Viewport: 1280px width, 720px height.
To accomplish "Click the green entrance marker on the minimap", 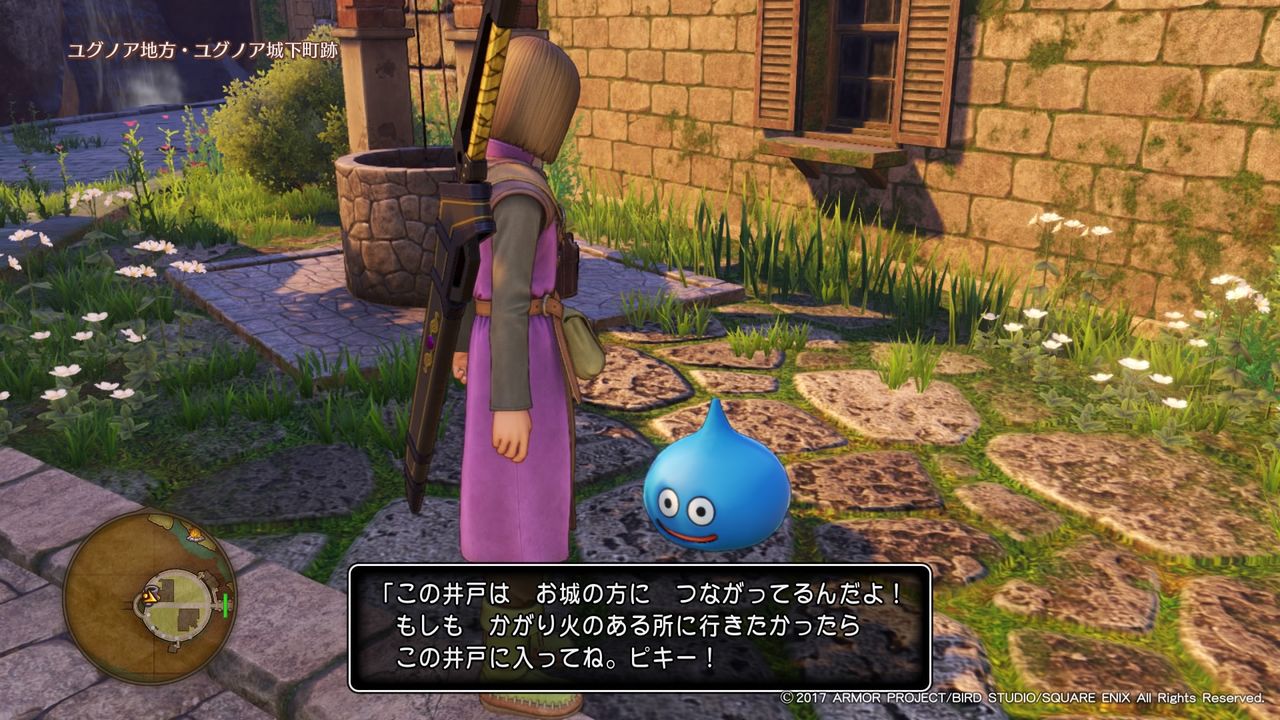I will pos(225,605).
